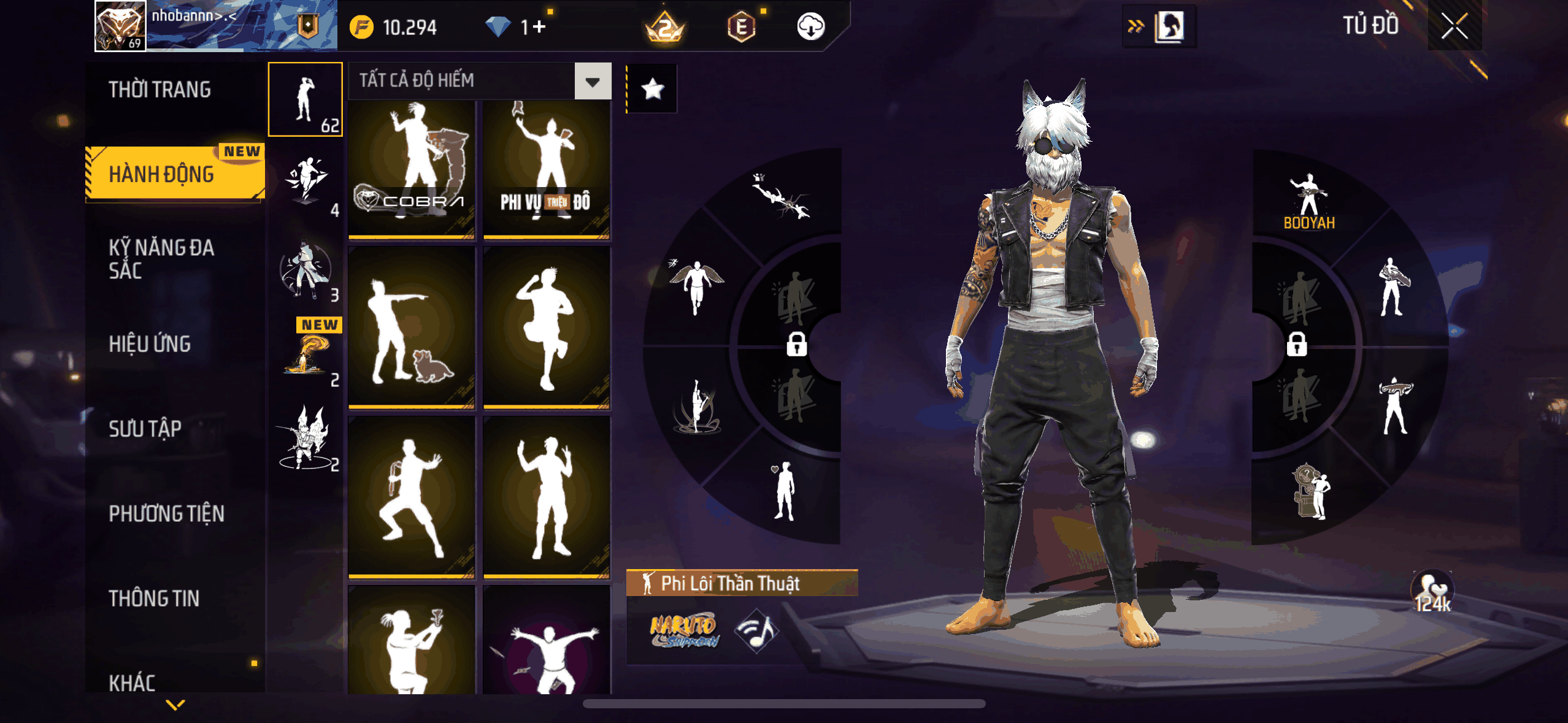Toggle the star favorites filter
Screen dimensions: 1568x723
(652, 89)
